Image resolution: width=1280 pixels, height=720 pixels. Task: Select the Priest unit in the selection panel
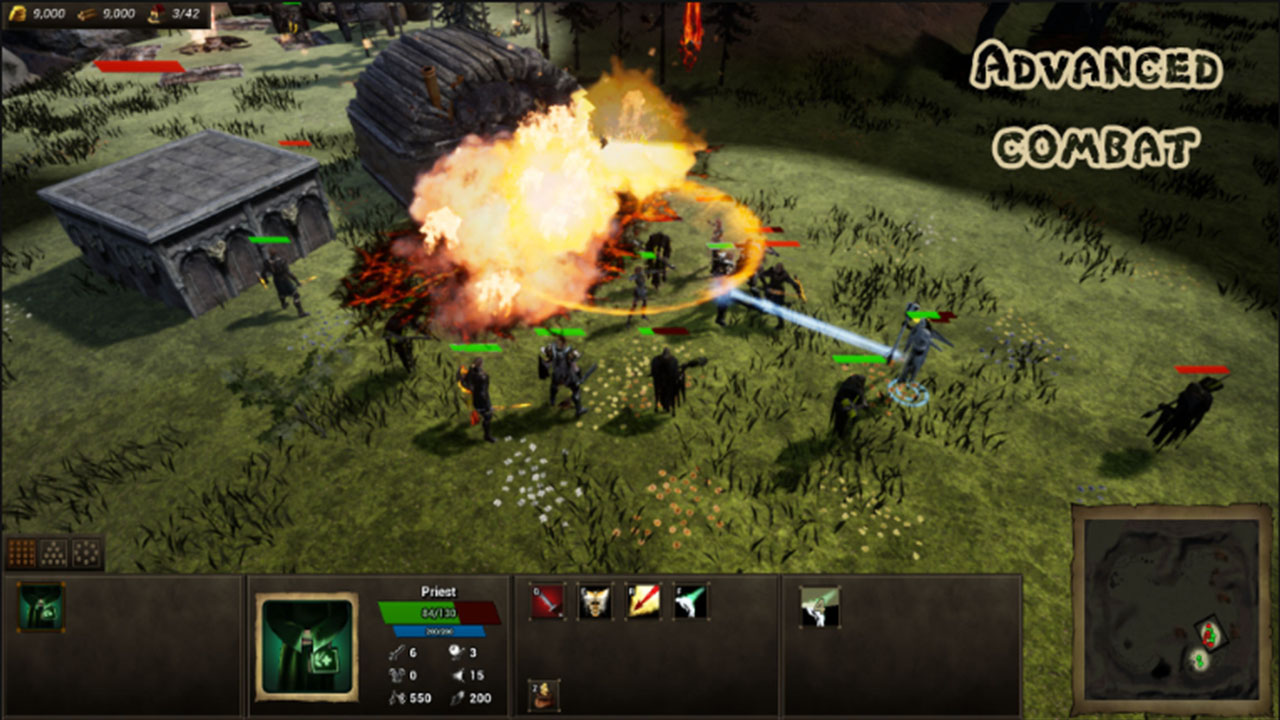coord(41,607)
